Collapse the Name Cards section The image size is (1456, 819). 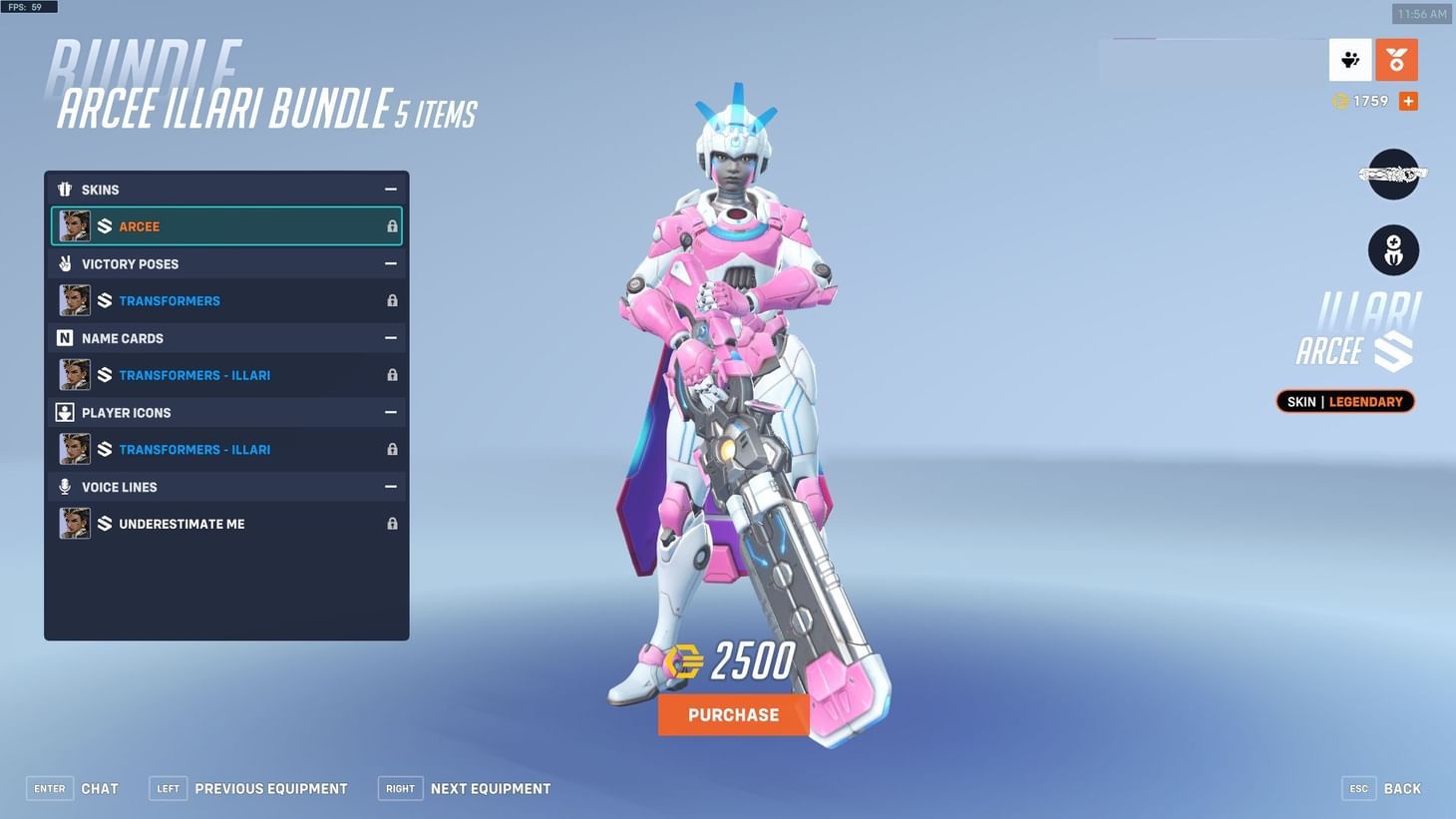[x=390, y=337]
